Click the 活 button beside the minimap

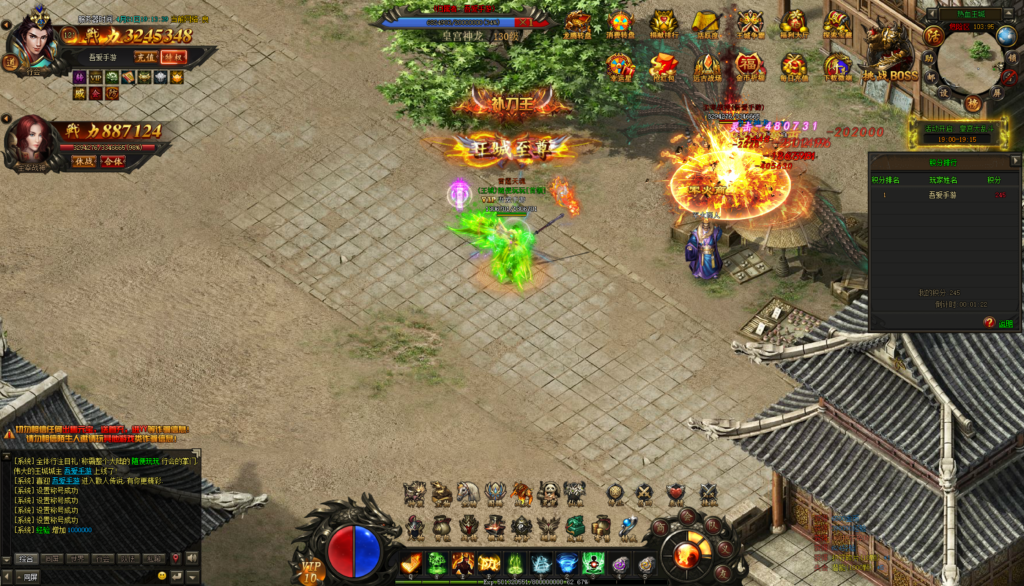click(x=934, y=37)
